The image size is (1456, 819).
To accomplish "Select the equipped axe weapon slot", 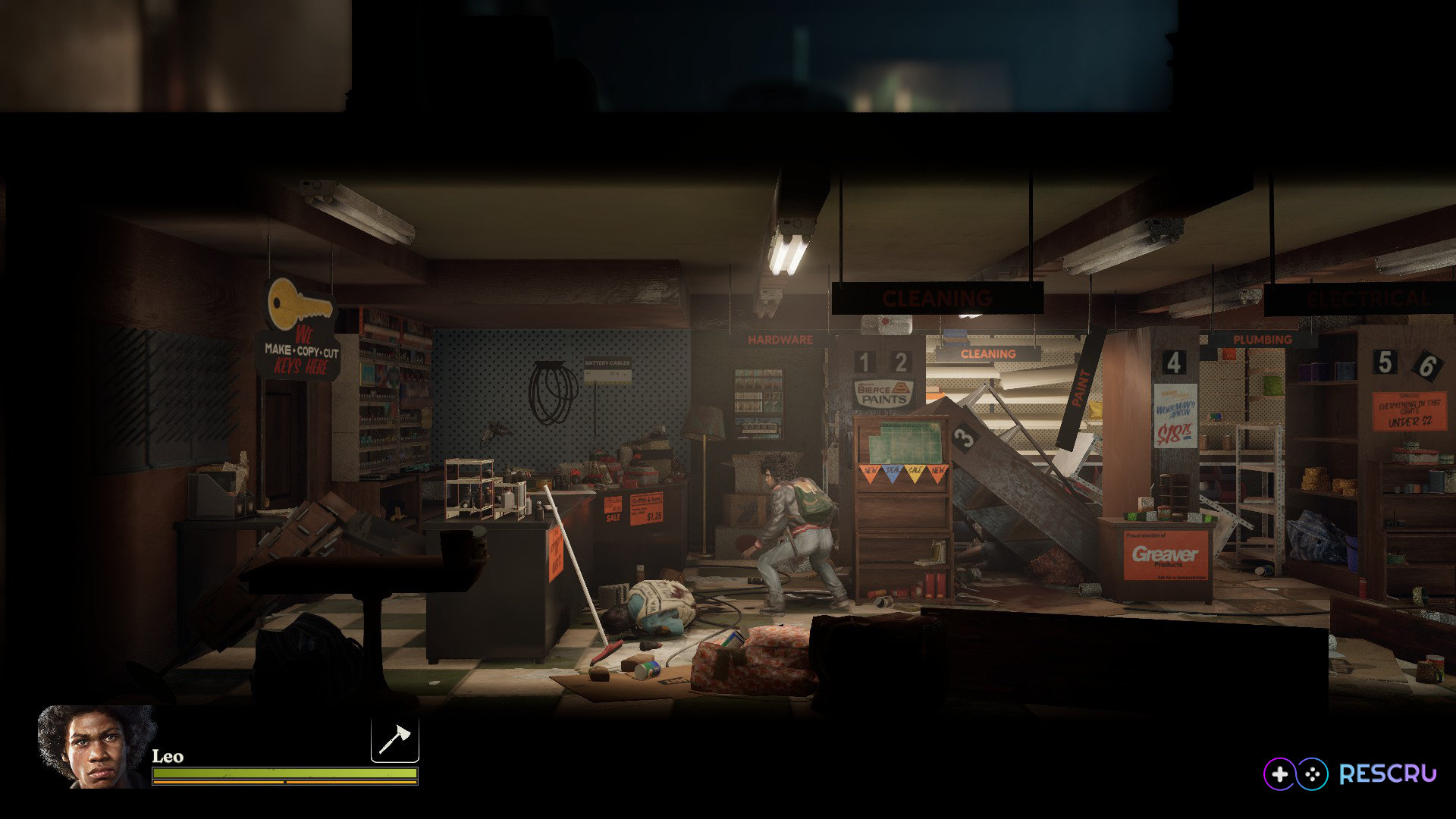I will [x=394, y=739].
